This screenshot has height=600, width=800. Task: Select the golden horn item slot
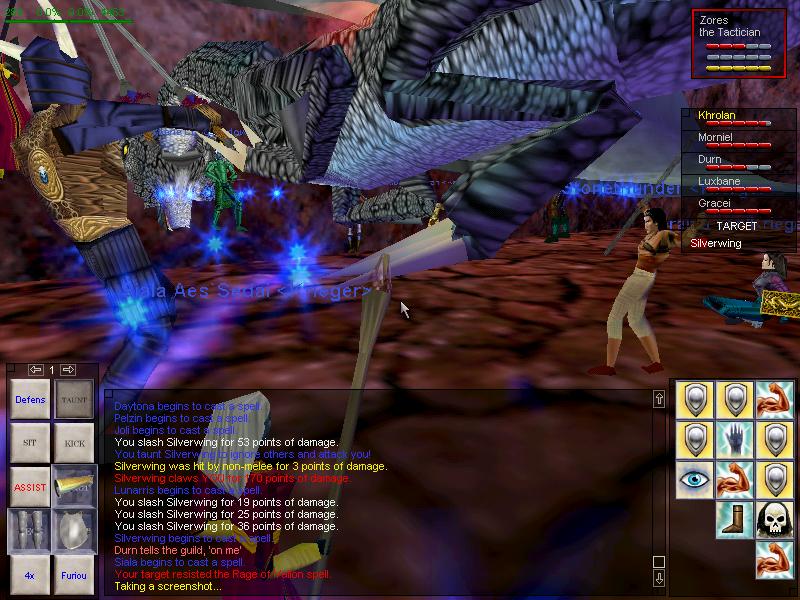click(x=74, y=487)
